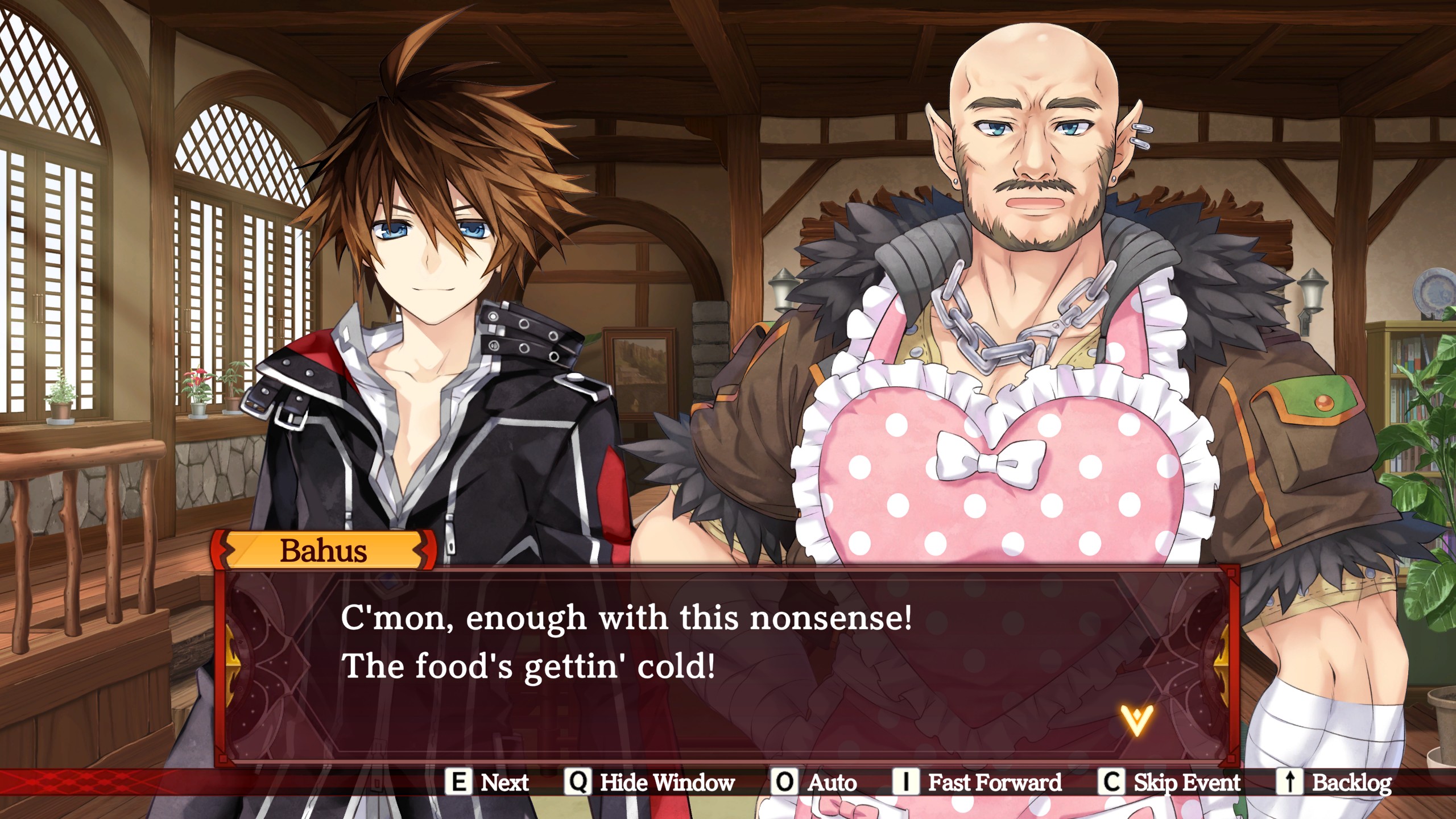Skip Event using the bottom bar option
Image resolution: width=1456 pixels, height=819 pixels.
pyautogui.click(x=1169, y=783)
